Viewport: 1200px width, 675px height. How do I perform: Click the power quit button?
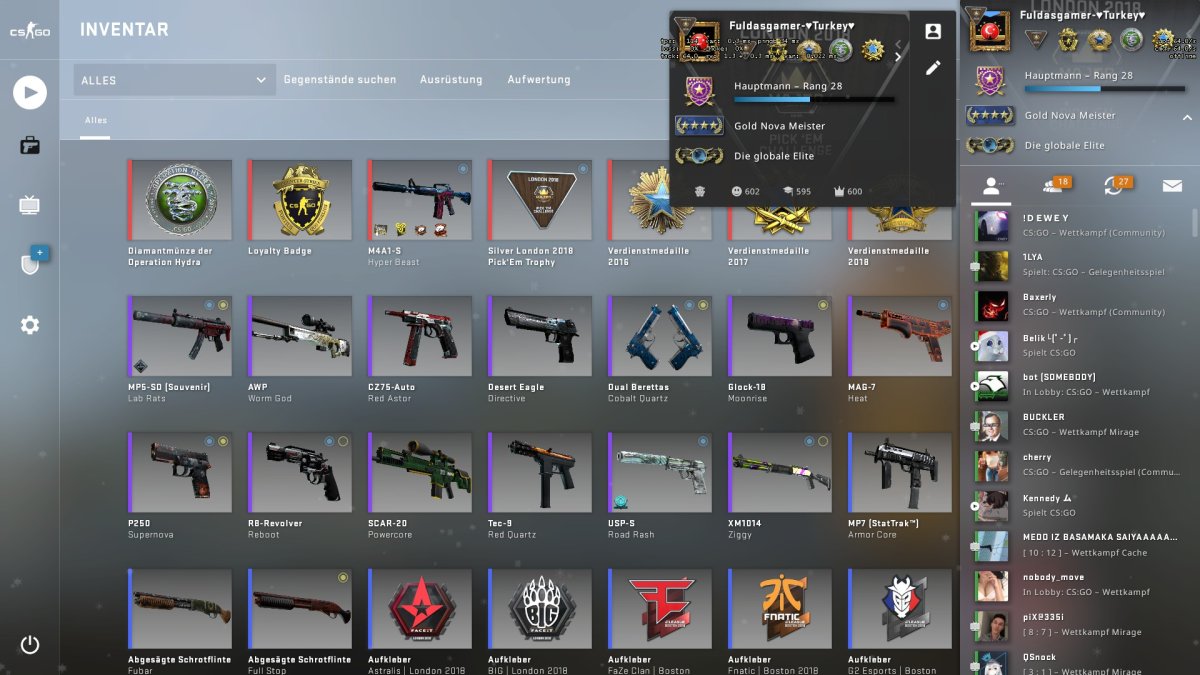coord(30,645)
